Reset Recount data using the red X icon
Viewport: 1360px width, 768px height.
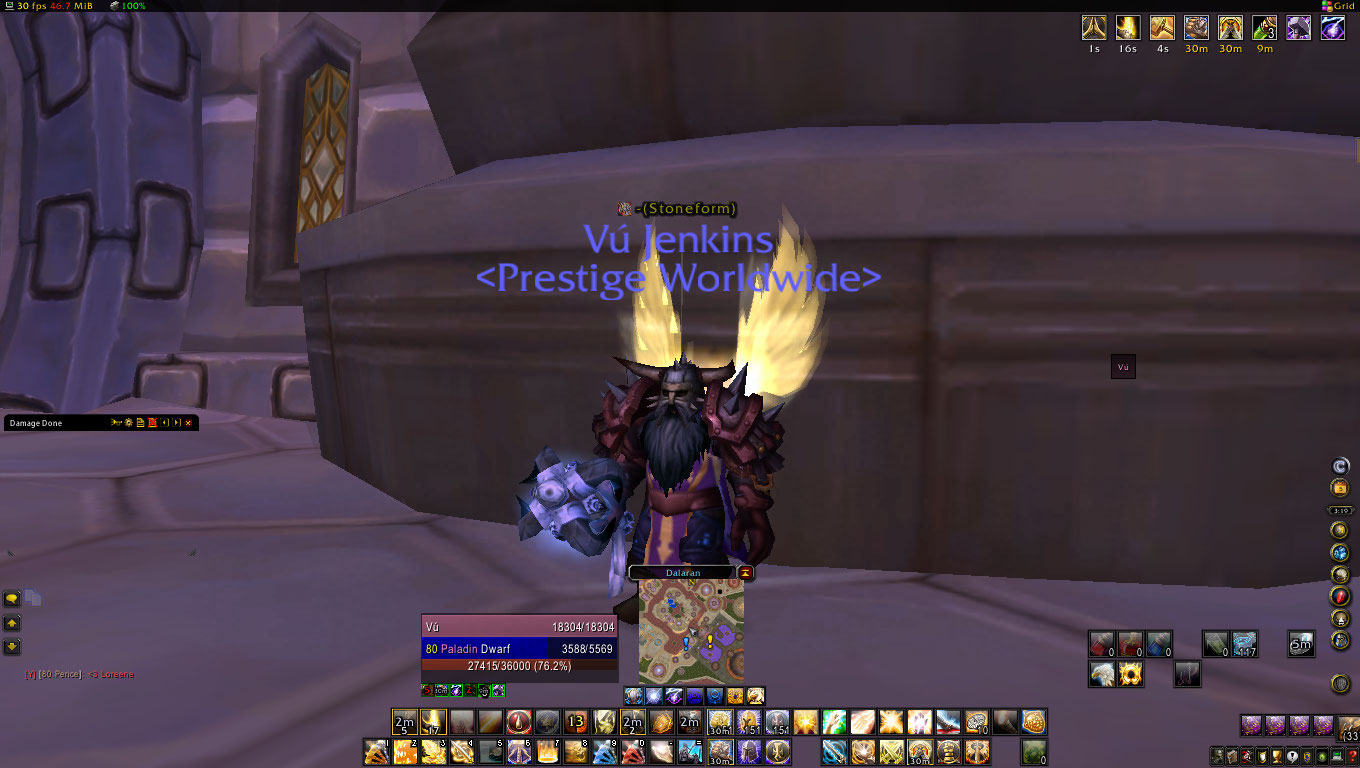[152, 422]
